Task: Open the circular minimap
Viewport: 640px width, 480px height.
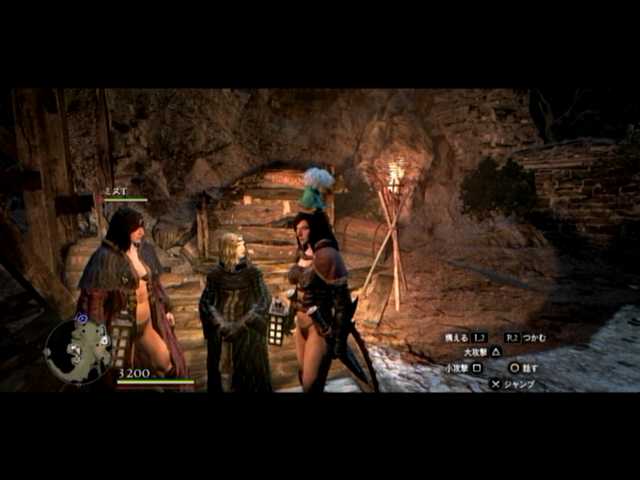Action: (77, 351)
